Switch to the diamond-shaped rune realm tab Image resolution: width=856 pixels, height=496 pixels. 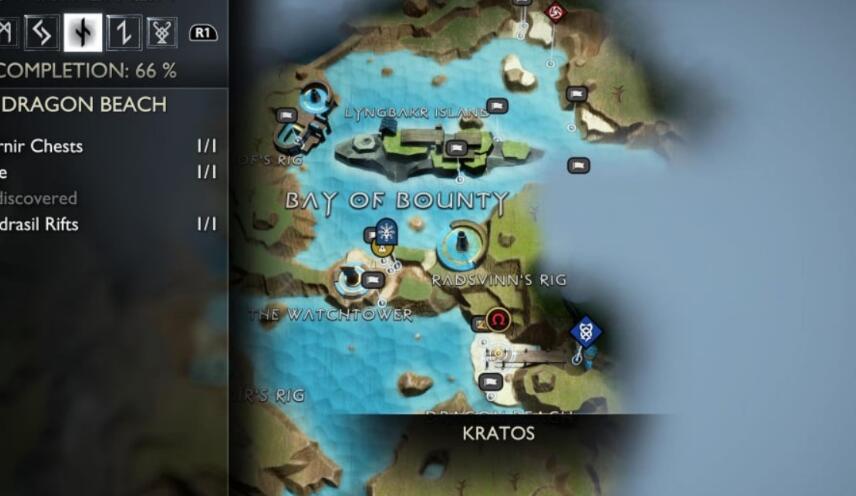[x=43, y=32]
